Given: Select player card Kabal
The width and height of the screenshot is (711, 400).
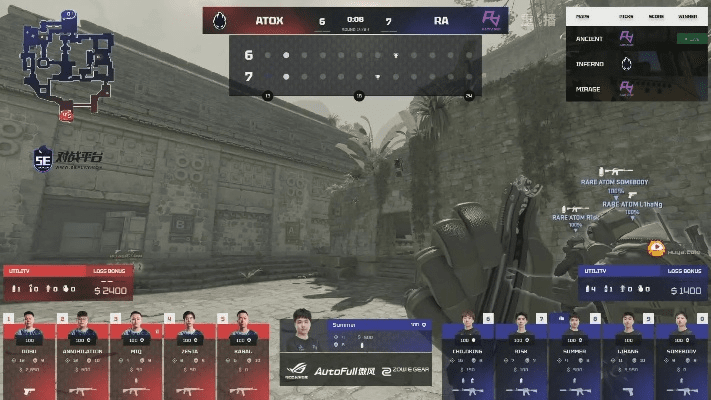Looking at the screenshot, I should tap(241, 355).
